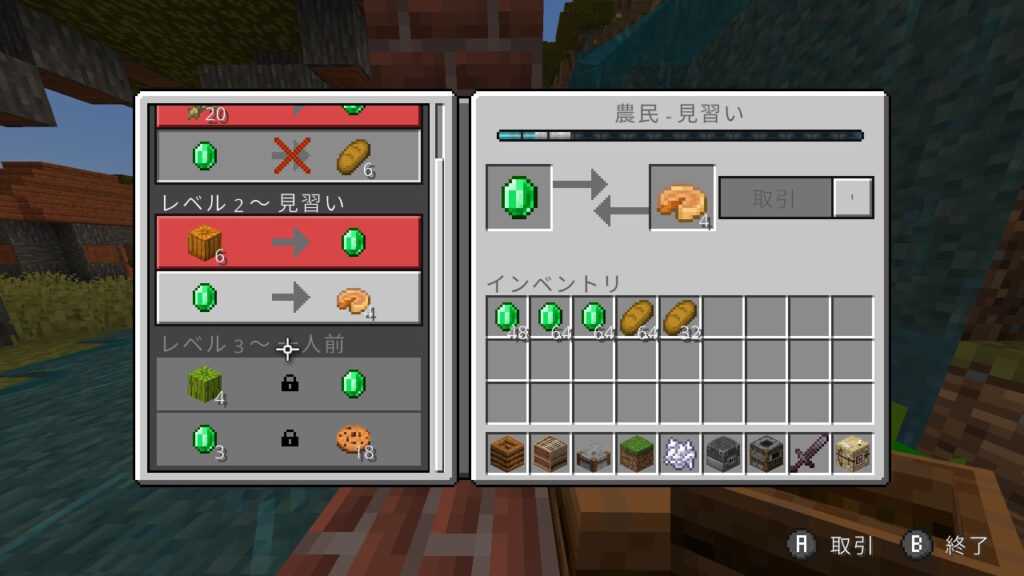Pick the locked emerald for cookies trade

point(288,439)
